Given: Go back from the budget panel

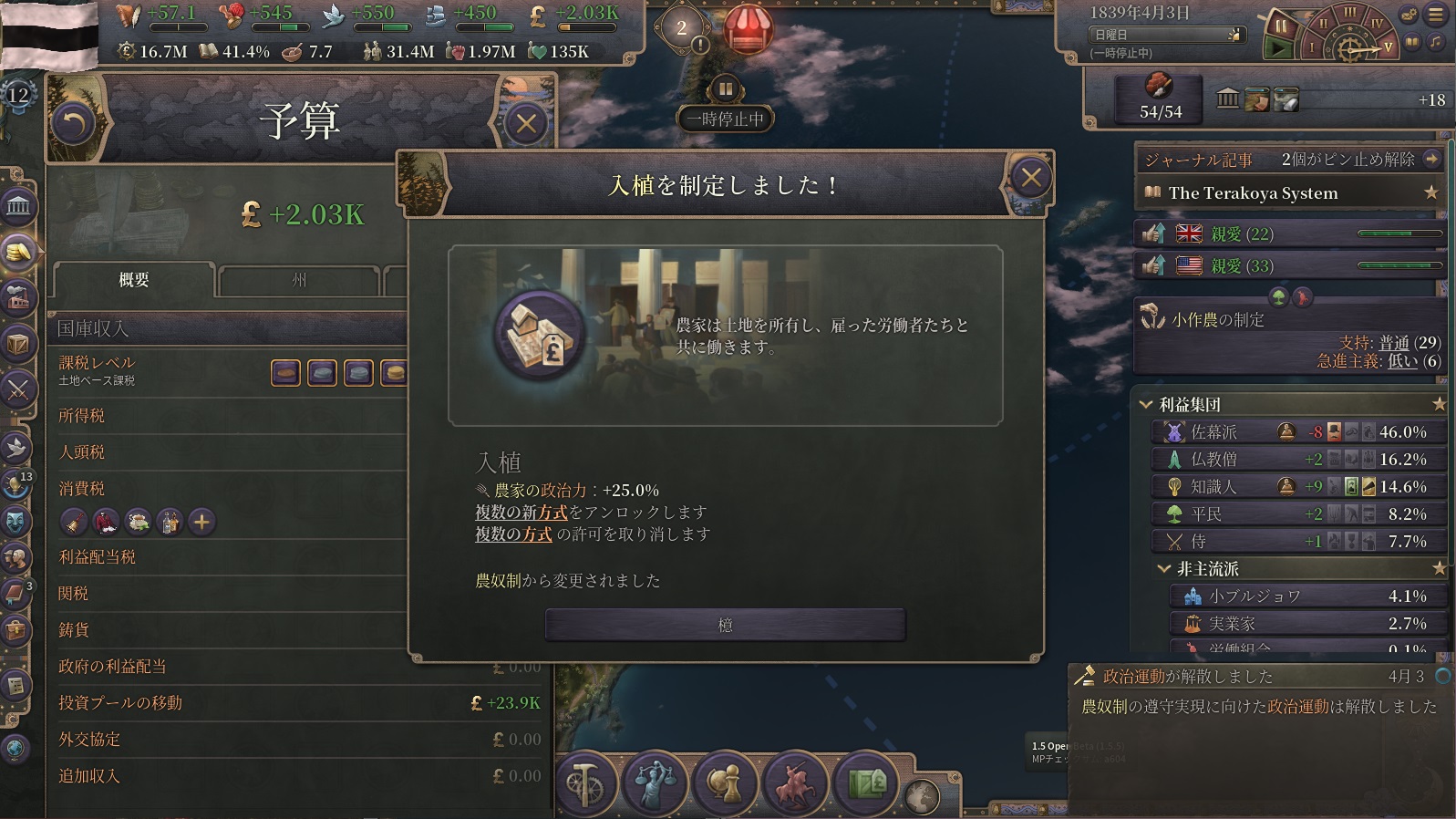Looking at the screenshot, I should point(73,123).
